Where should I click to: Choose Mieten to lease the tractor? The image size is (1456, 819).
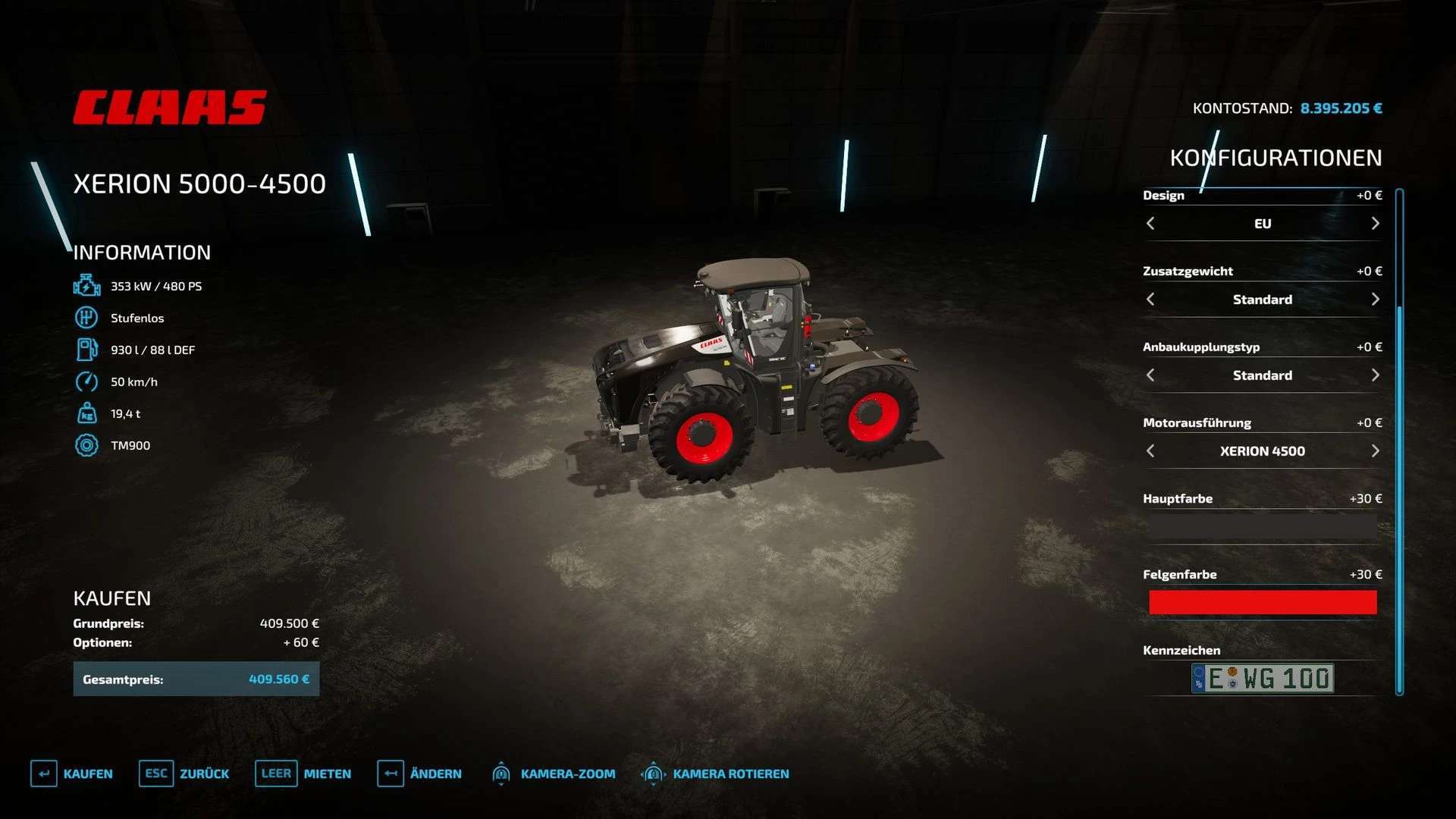coord(303,773)
